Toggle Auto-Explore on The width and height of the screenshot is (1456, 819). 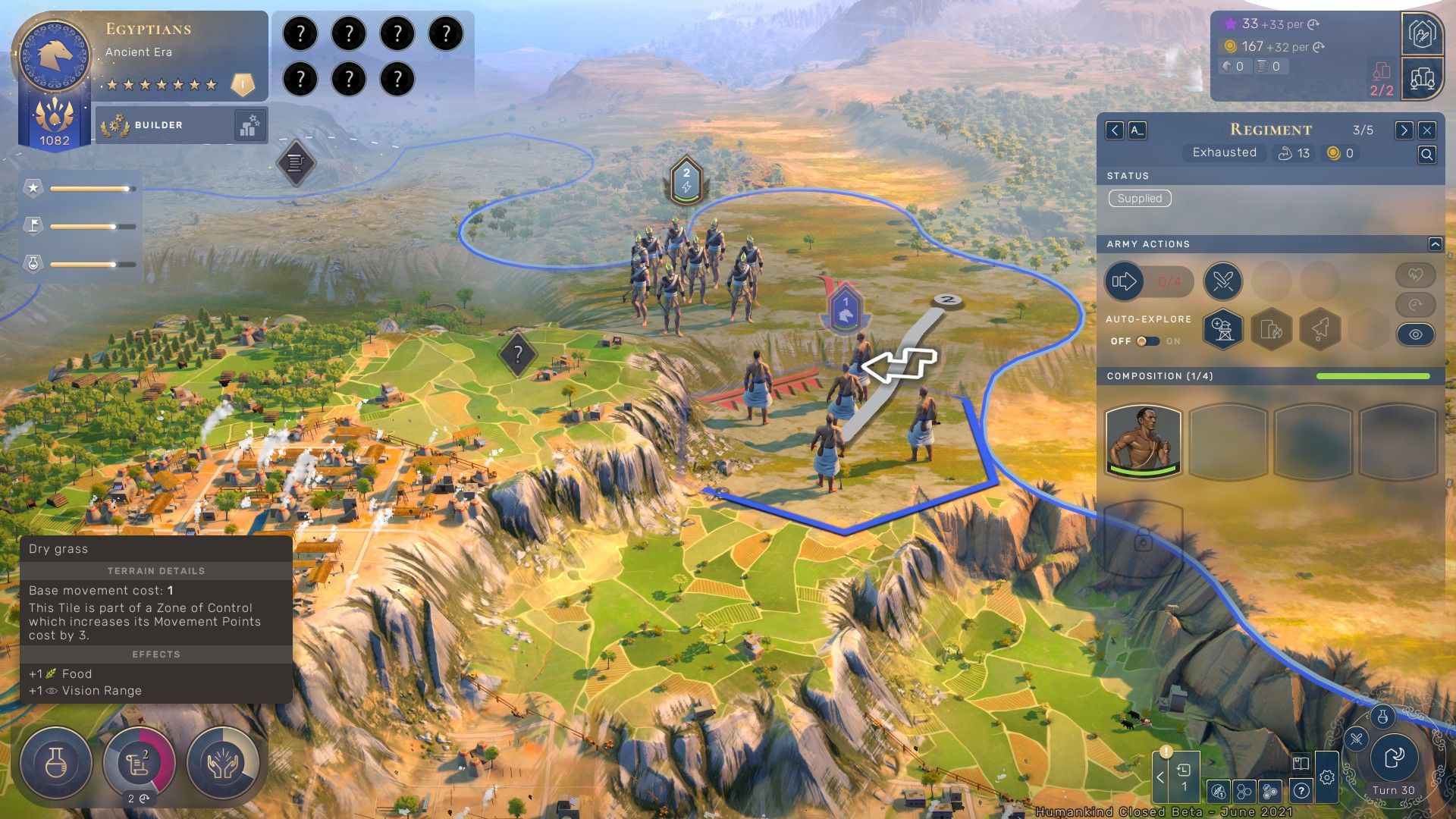tap(1147, 341)
